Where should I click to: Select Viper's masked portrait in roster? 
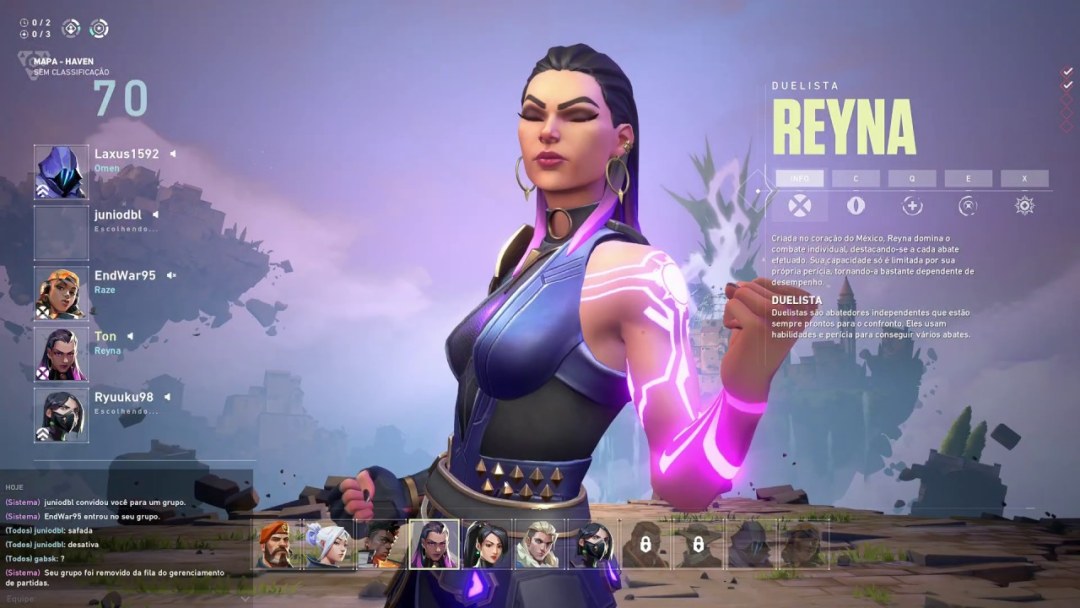click(x=593, y=545)
